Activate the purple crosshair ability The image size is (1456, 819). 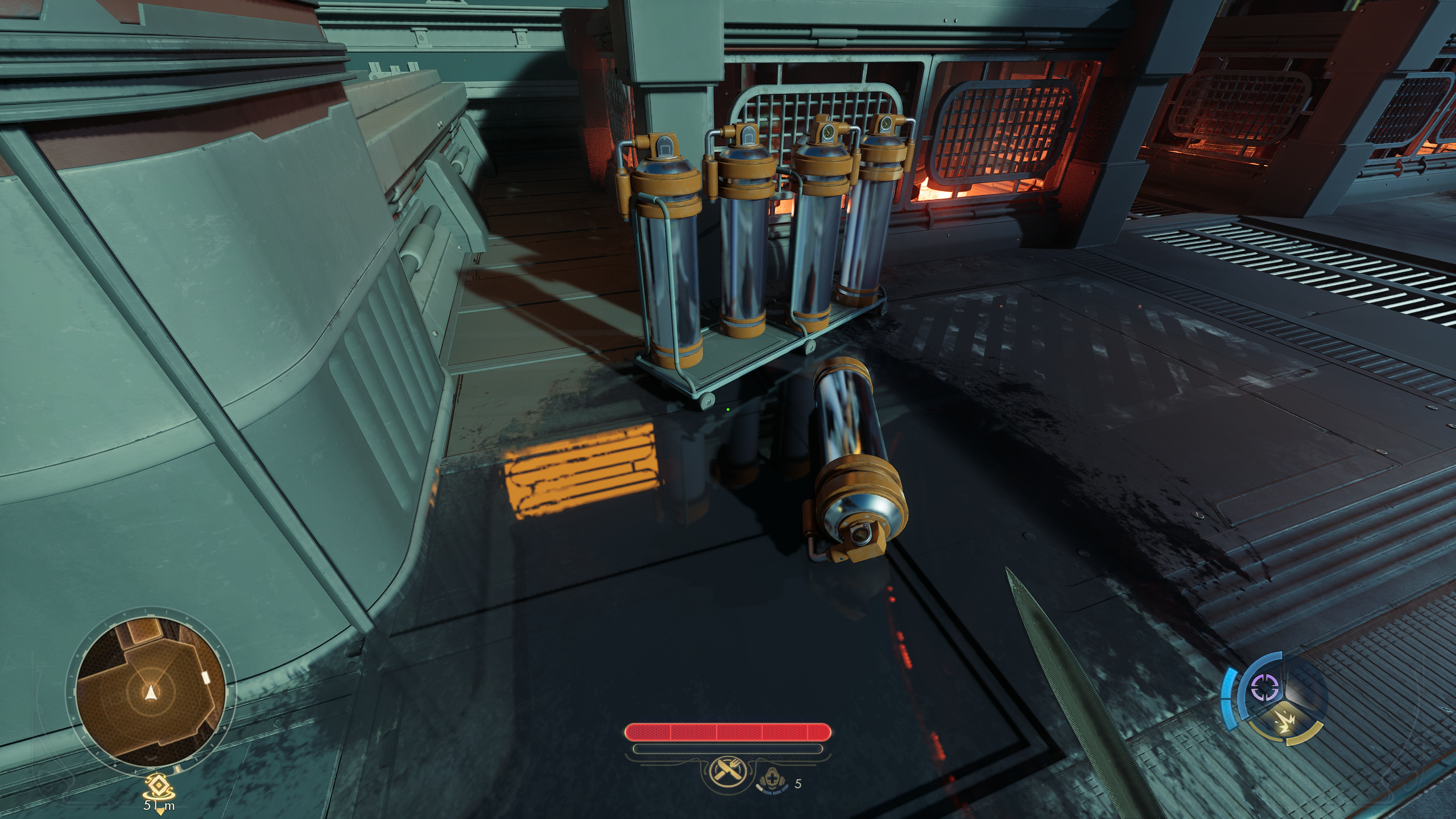(1264, 689)
